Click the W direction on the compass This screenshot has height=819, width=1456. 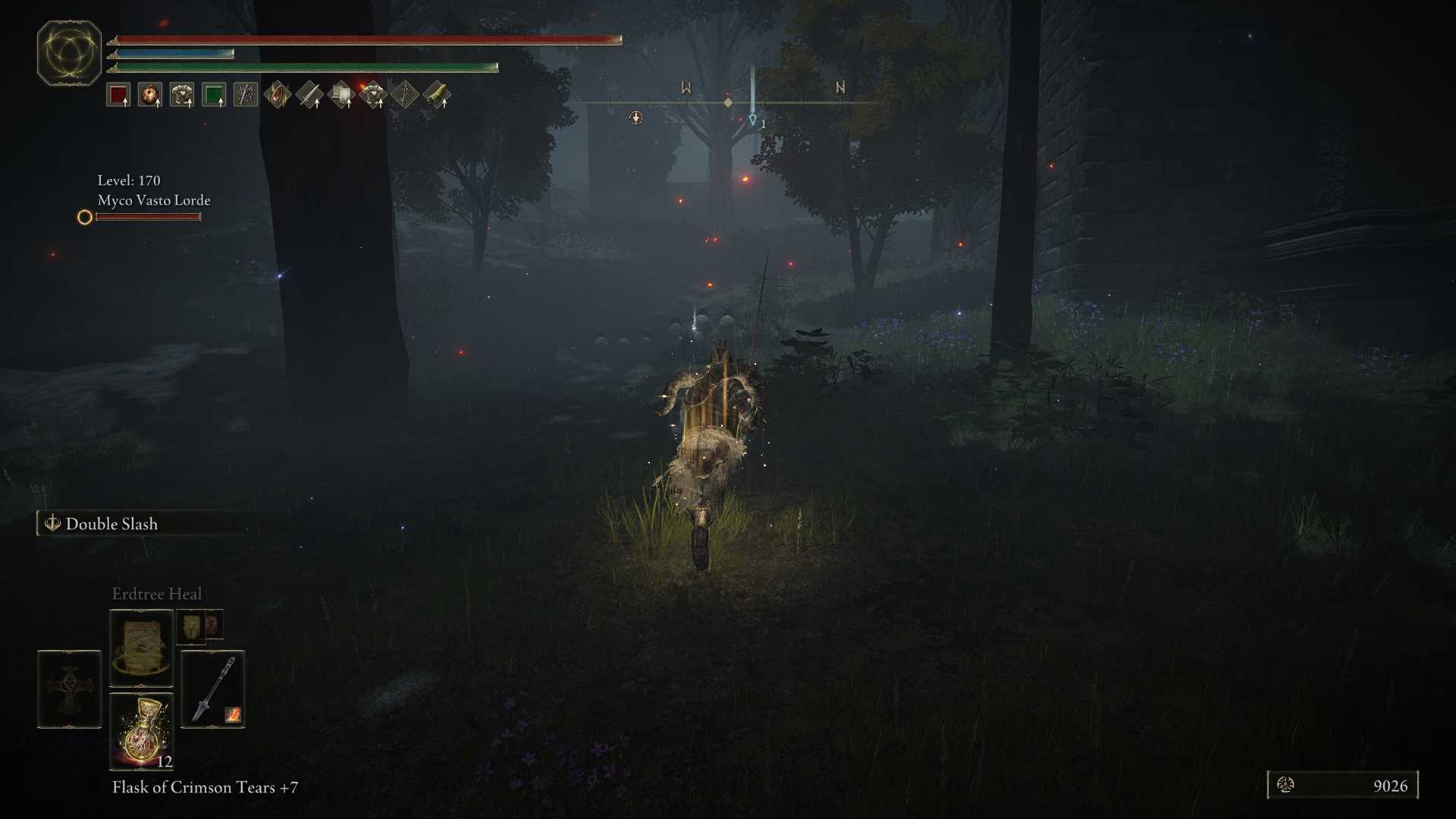pyautogui.click(x=686, y=88)
